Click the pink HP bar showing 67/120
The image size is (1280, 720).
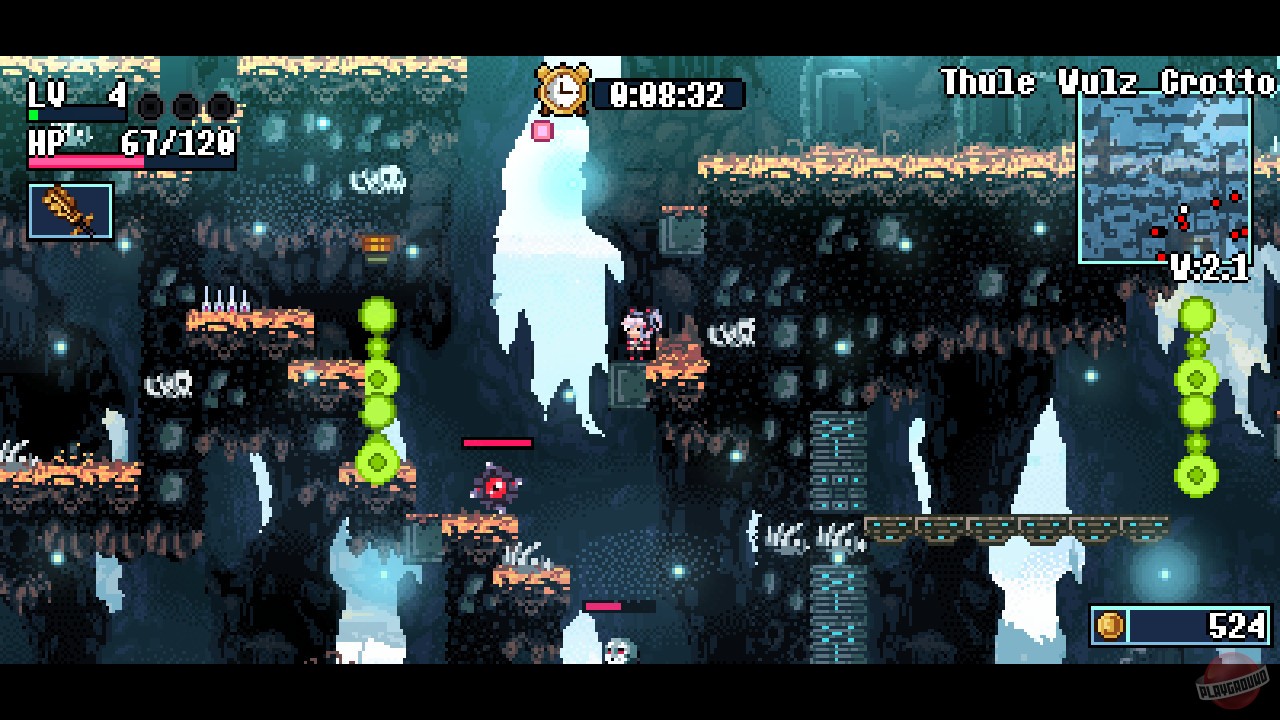pyautogui.click(x=85, y=160)
